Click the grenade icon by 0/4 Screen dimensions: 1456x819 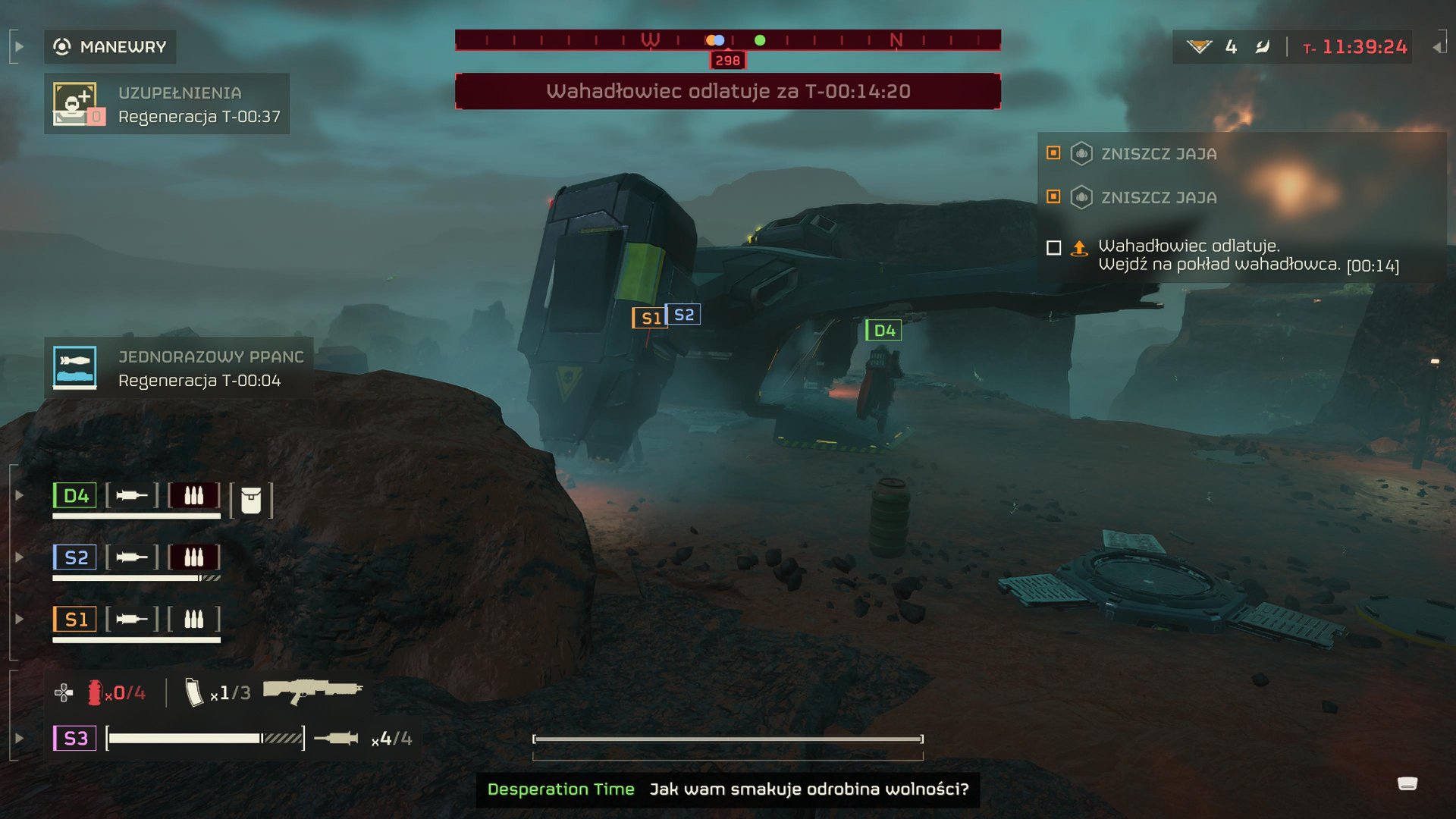(x=95, y=692)
